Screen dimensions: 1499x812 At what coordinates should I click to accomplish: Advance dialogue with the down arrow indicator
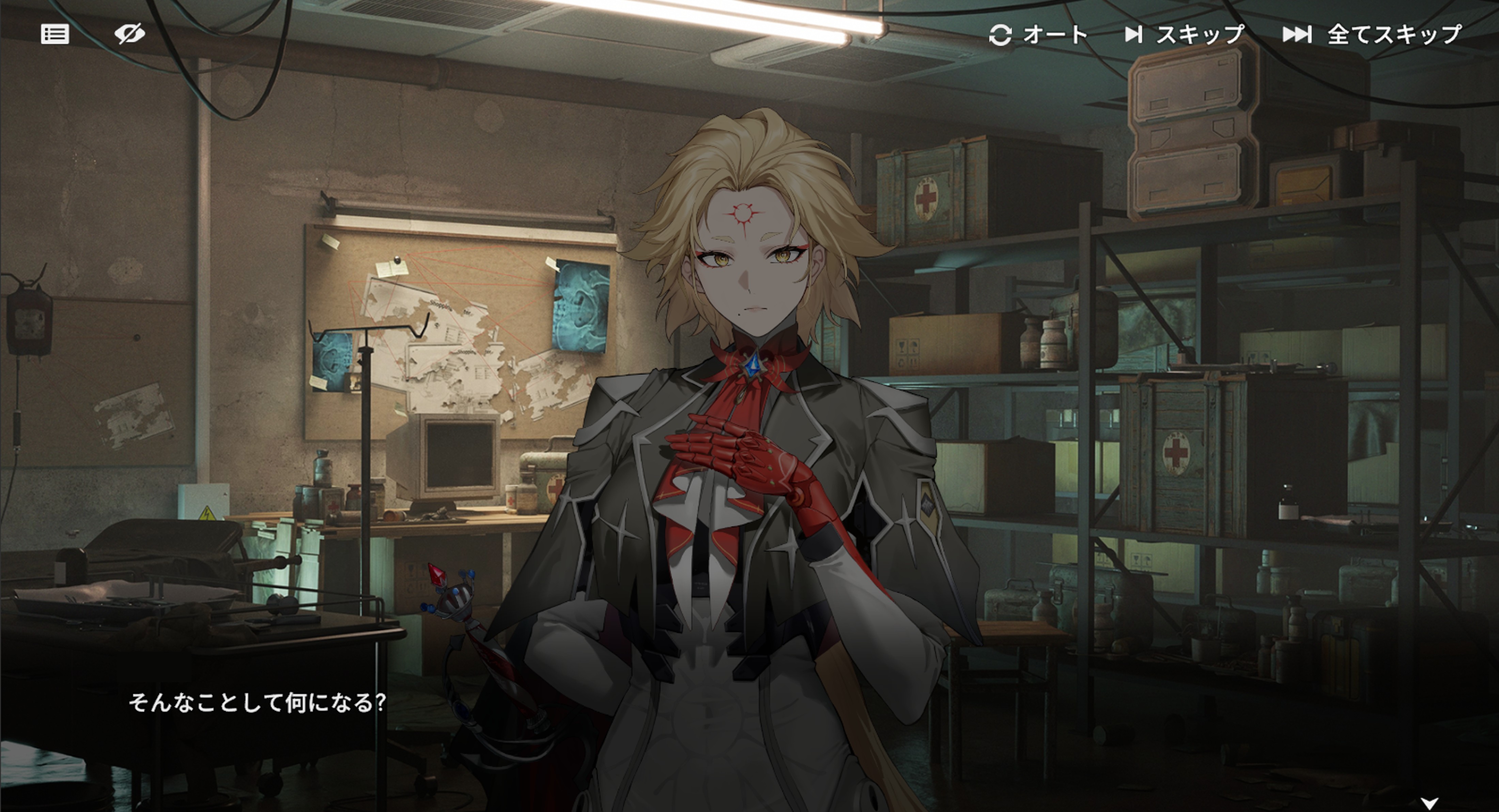(x=1430, y=803)
